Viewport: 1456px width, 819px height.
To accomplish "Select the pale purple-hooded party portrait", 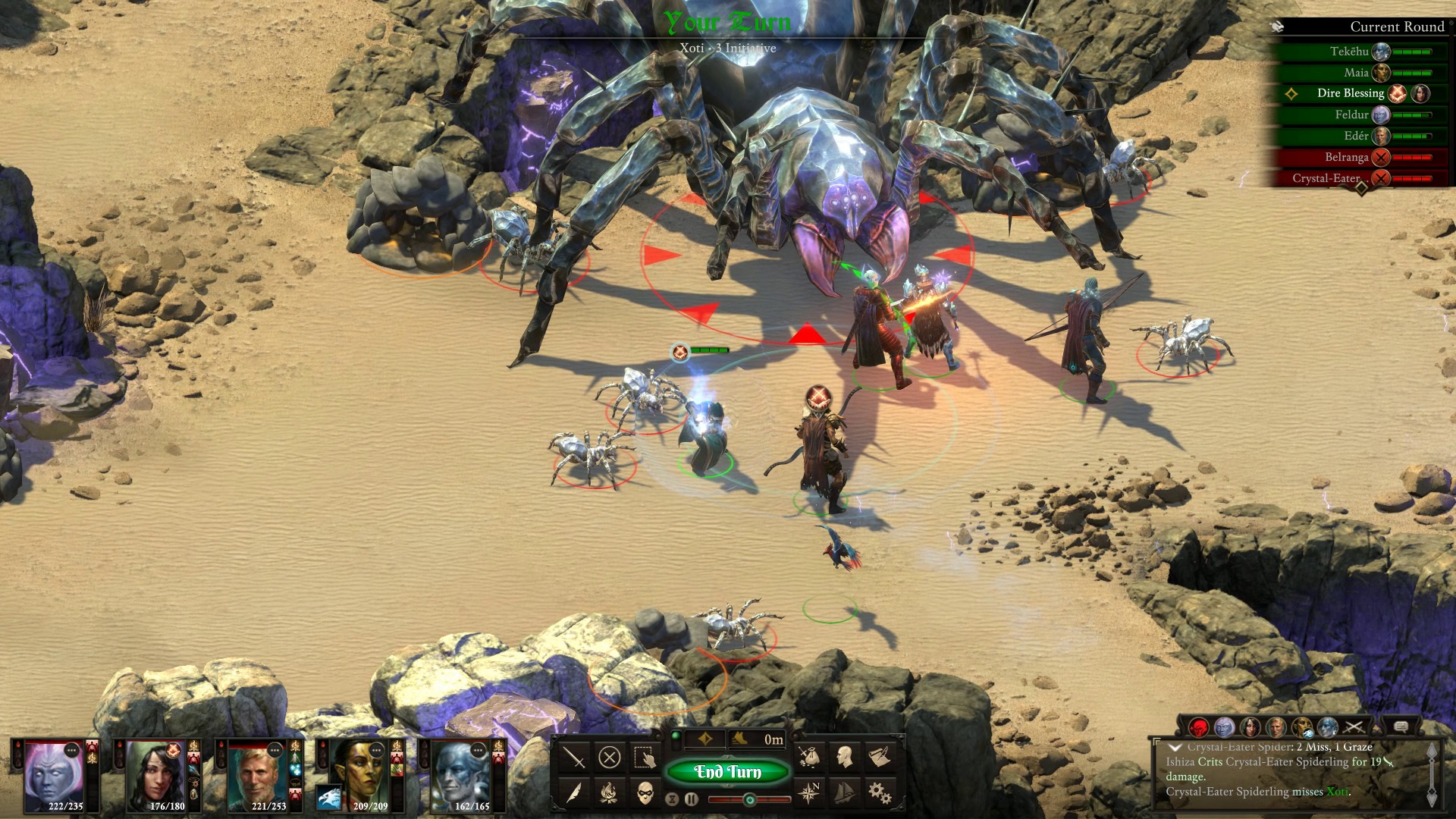I will 53,775.
